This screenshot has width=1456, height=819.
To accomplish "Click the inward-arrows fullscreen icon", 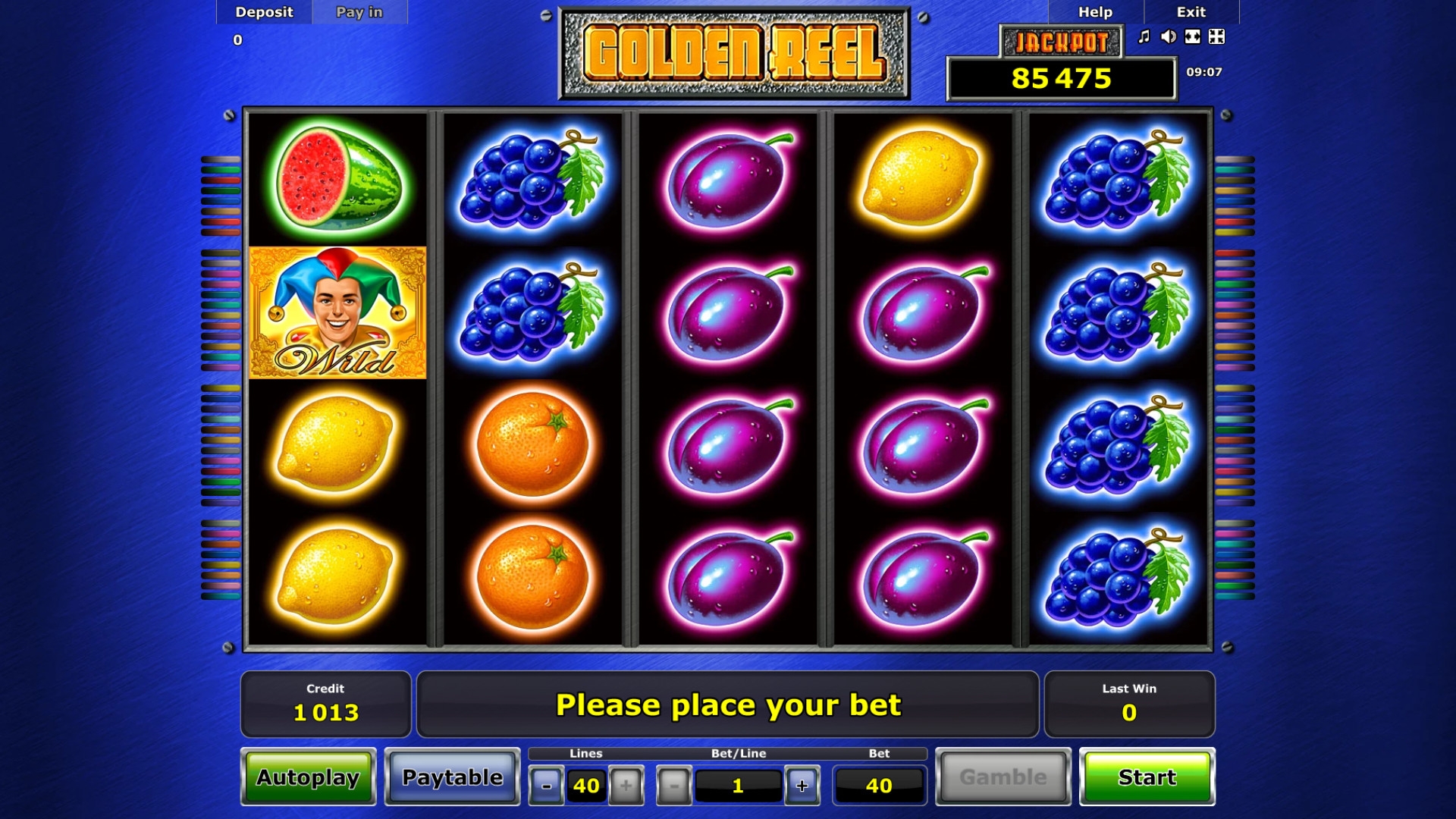I will 1216,36.
